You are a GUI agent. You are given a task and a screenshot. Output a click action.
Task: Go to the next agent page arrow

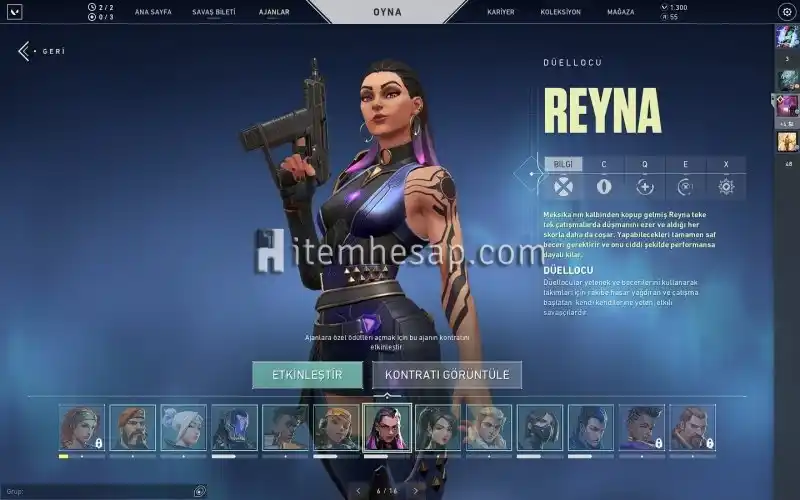point(415,491)
